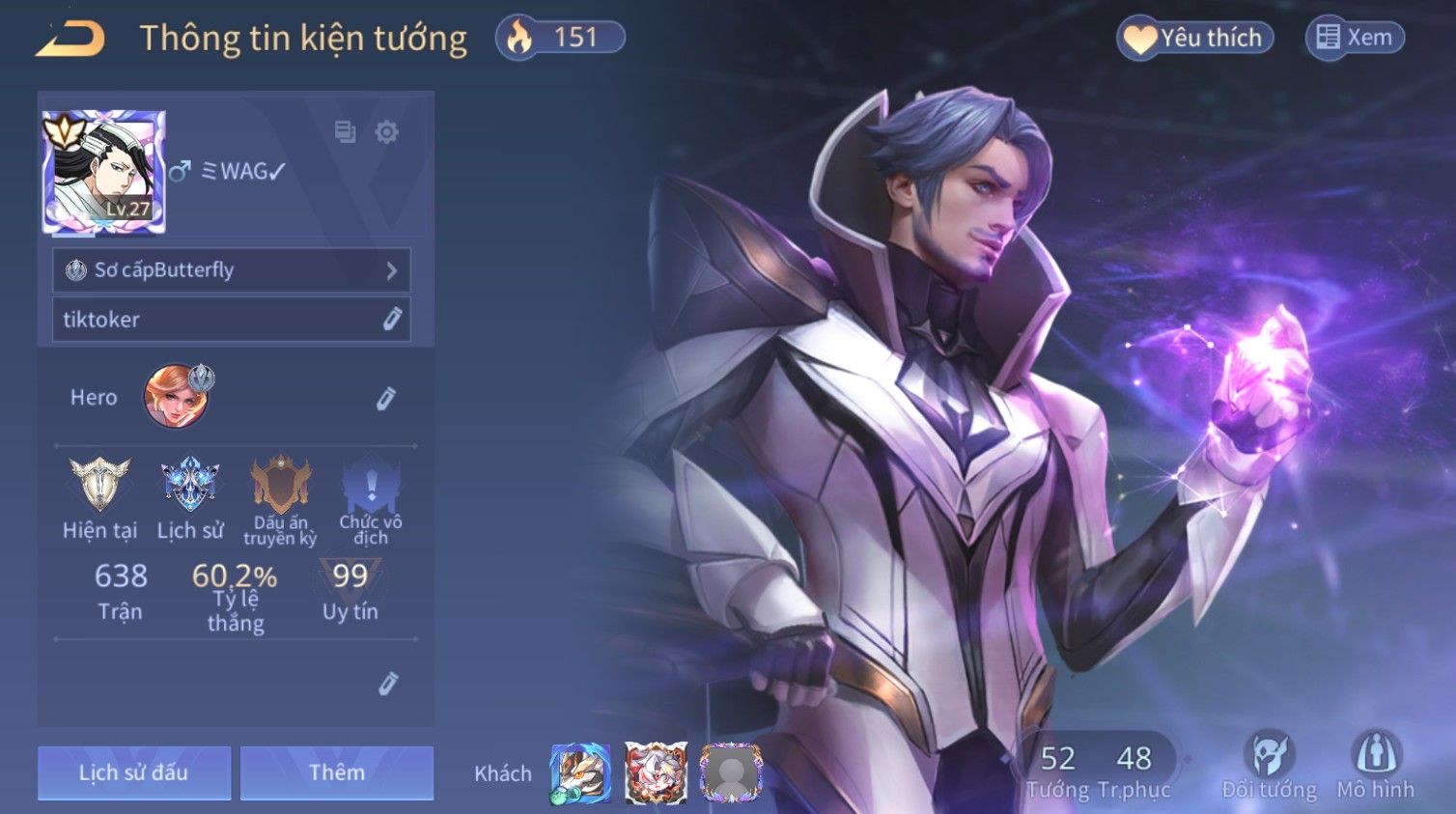The image size is (1456, 814).
Task: Expand the Sơ cấp Butterfly title row
Action: coord(232,270)
